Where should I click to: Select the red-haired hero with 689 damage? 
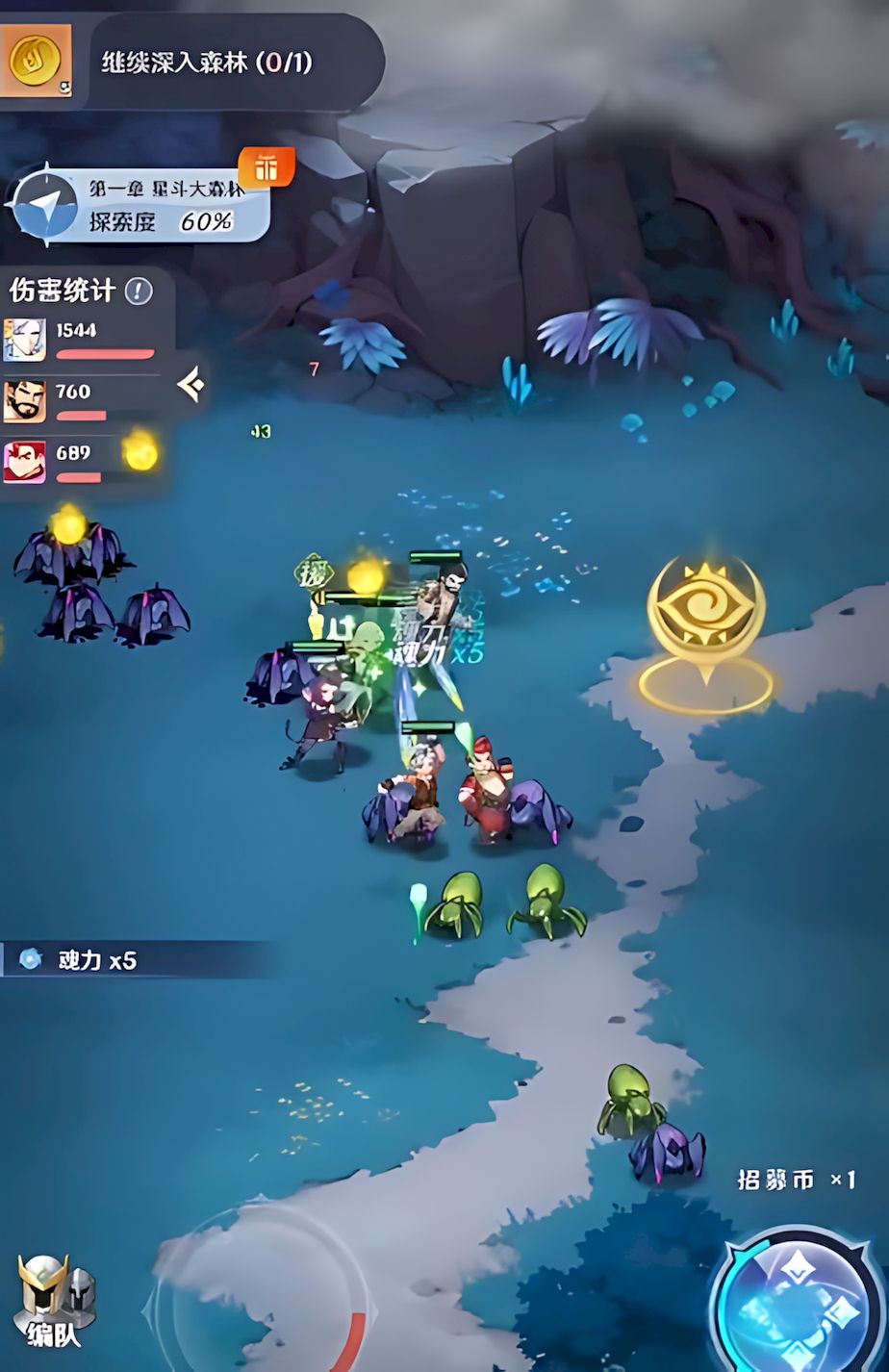[x=24, y=461]
